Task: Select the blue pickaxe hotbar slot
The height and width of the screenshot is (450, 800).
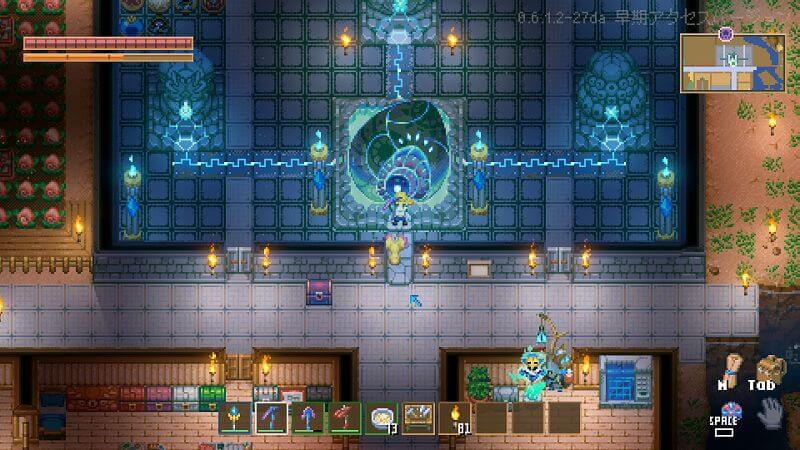Action: pos(272,417)
